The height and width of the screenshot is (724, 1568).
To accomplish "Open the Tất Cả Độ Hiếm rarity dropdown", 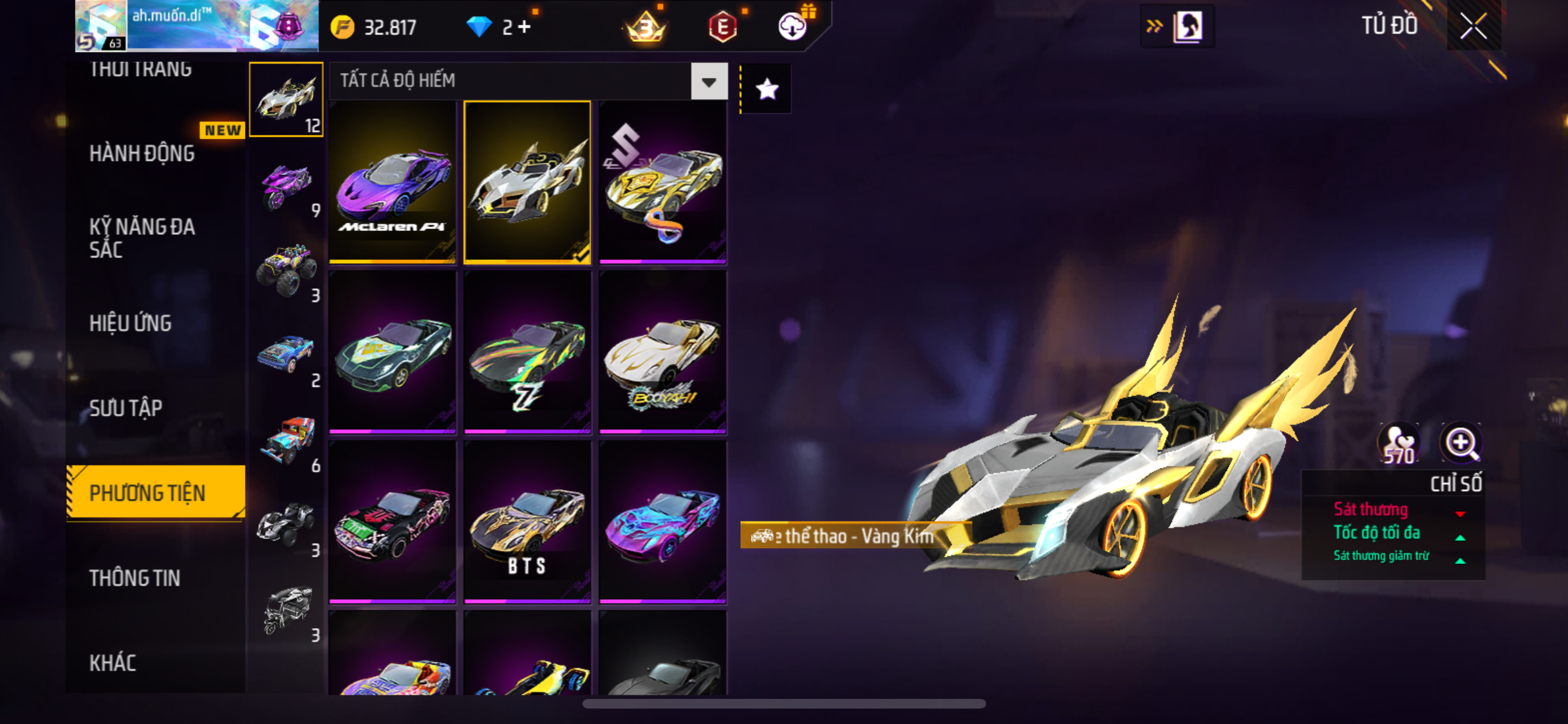I will tap(709, 82).
